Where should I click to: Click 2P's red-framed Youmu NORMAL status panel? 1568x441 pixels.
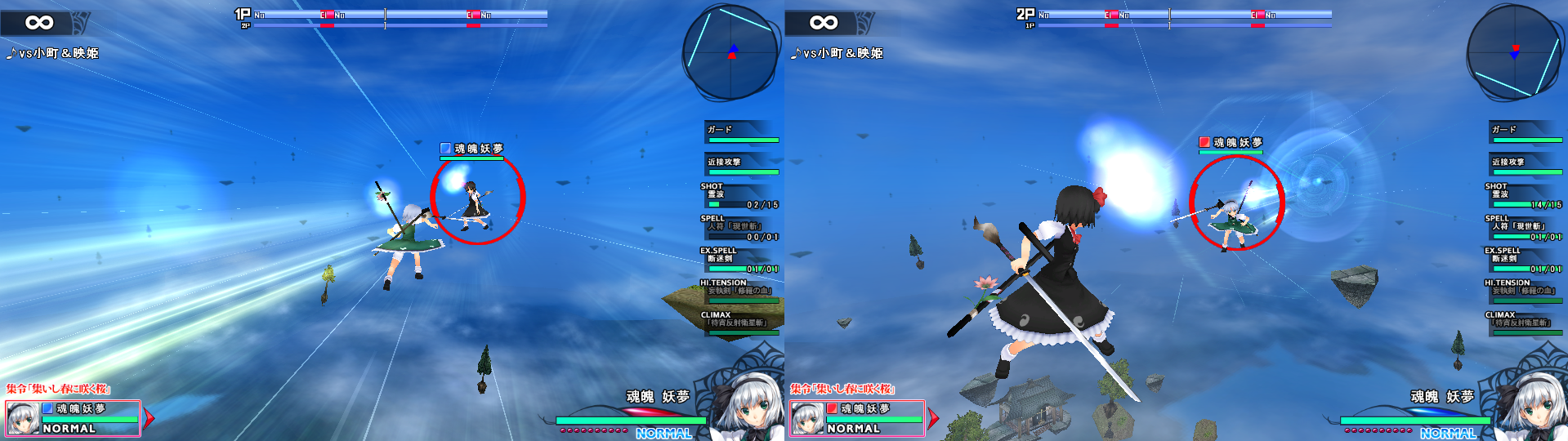(857, 418)
